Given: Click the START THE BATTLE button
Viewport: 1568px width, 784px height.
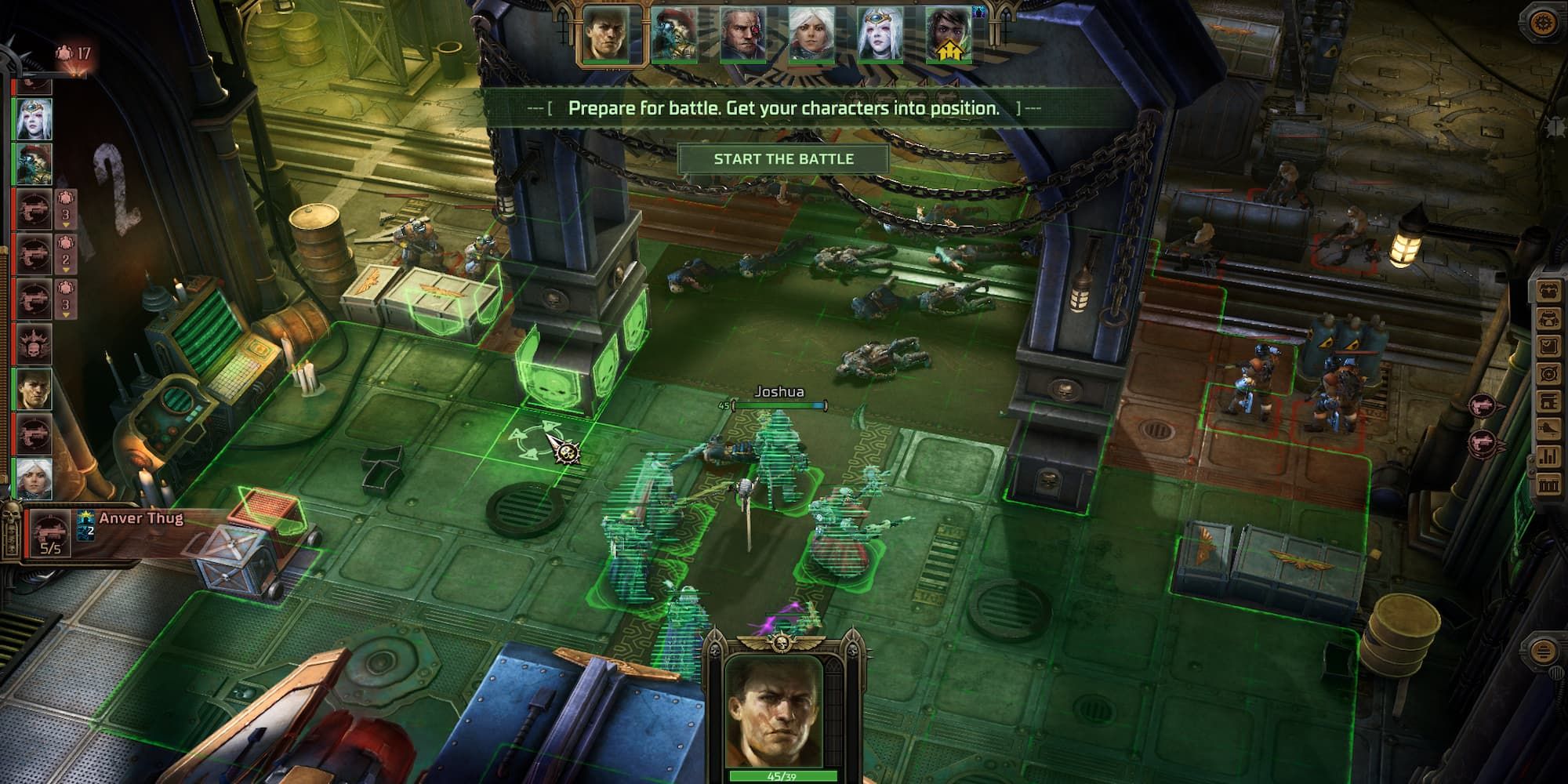Looking at the screenshot, I should (x=786, y=158).
